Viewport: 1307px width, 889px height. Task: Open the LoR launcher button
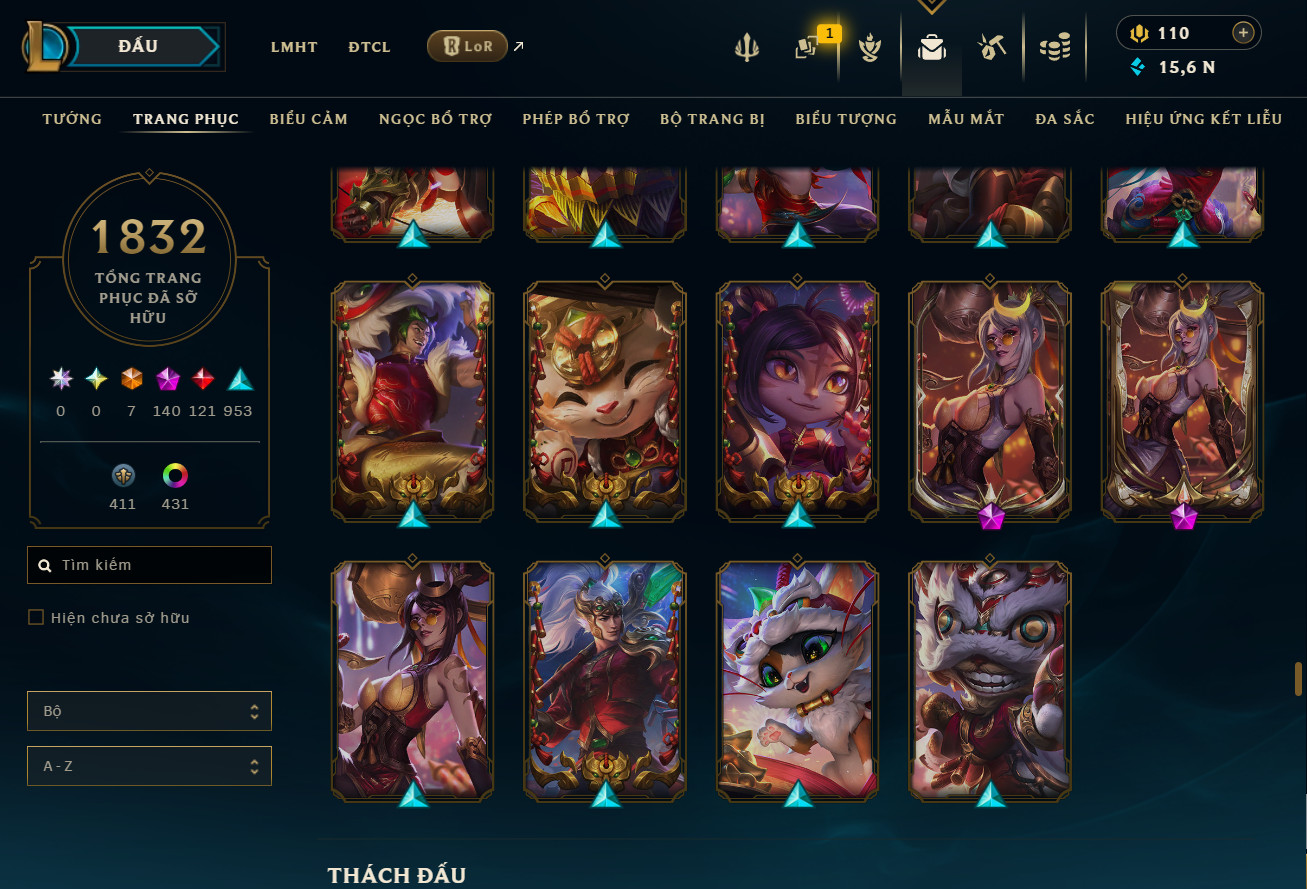(467, 46)
